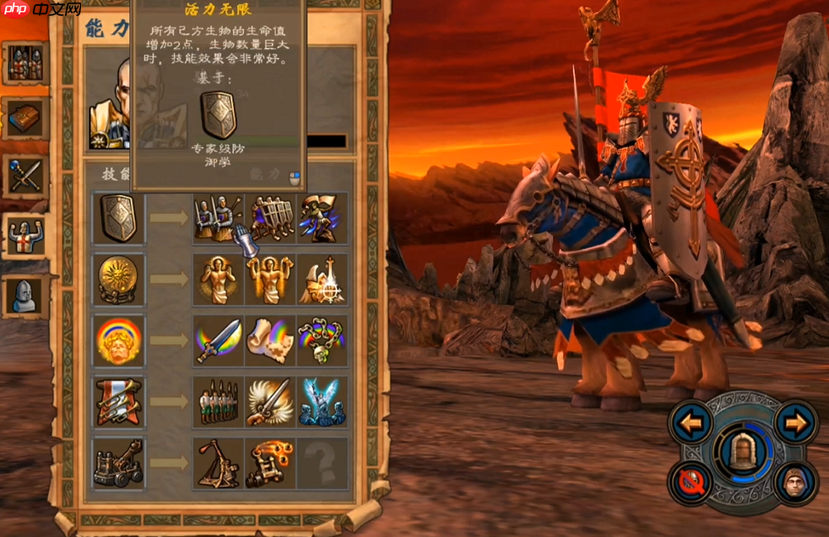Screen dimensions: 829x537
Task: Switch to the spellbook tab
Action: pos(23,118)
